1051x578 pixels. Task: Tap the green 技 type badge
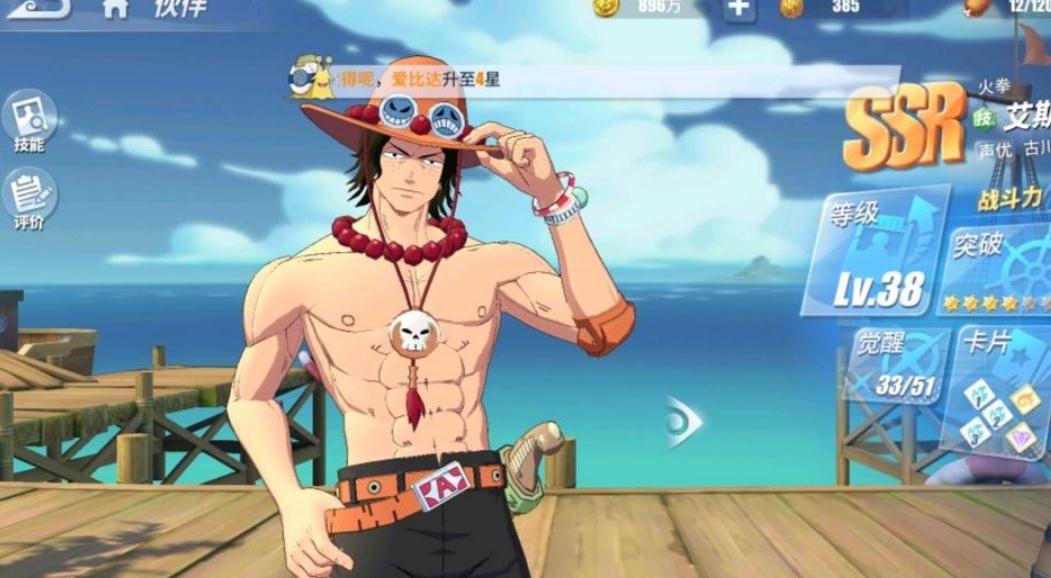pos(981,117)
